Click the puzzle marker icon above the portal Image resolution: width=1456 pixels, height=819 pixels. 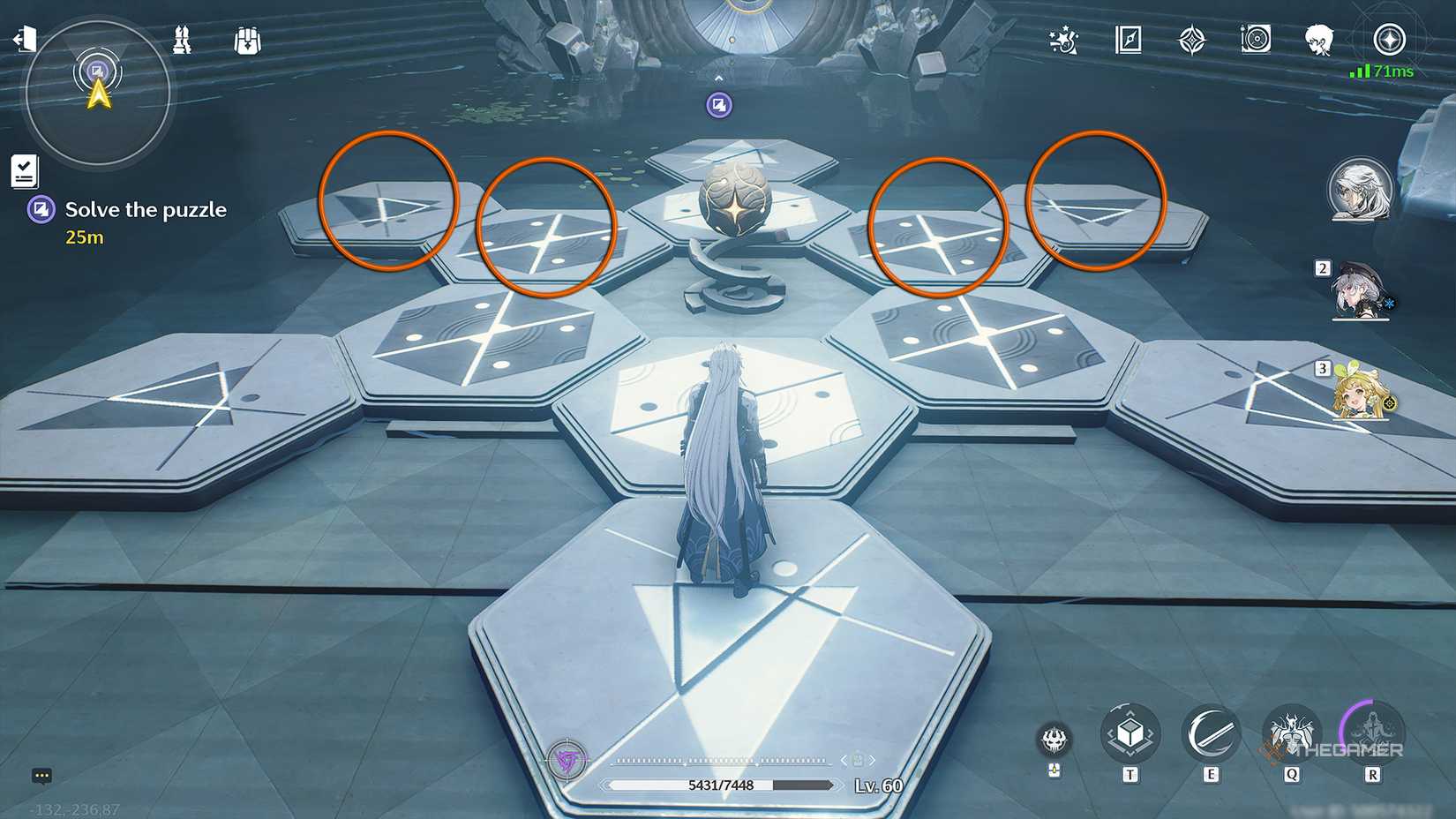coord(720,104)
